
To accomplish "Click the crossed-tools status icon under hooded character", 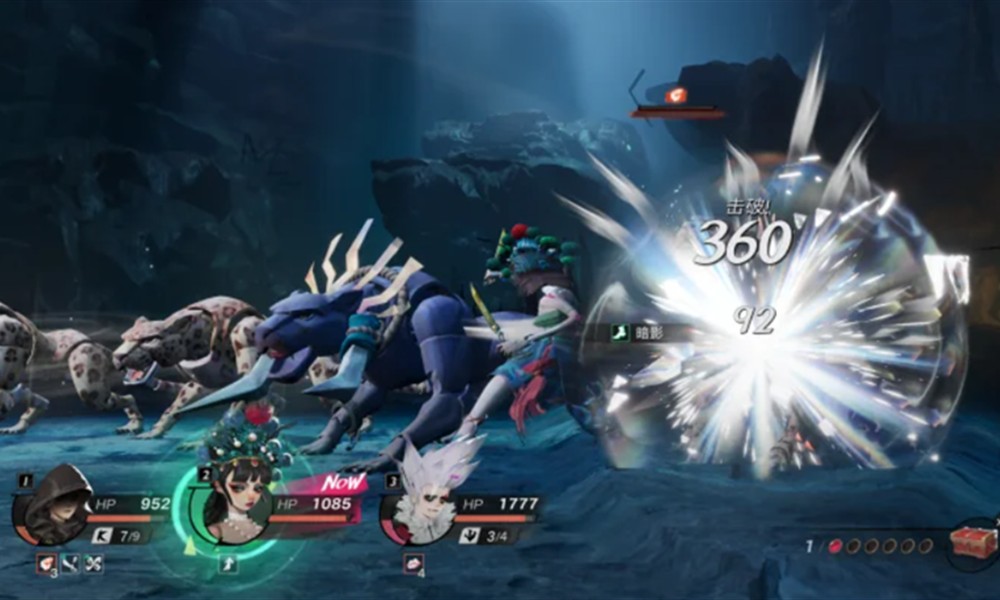I will pos(92,564).
